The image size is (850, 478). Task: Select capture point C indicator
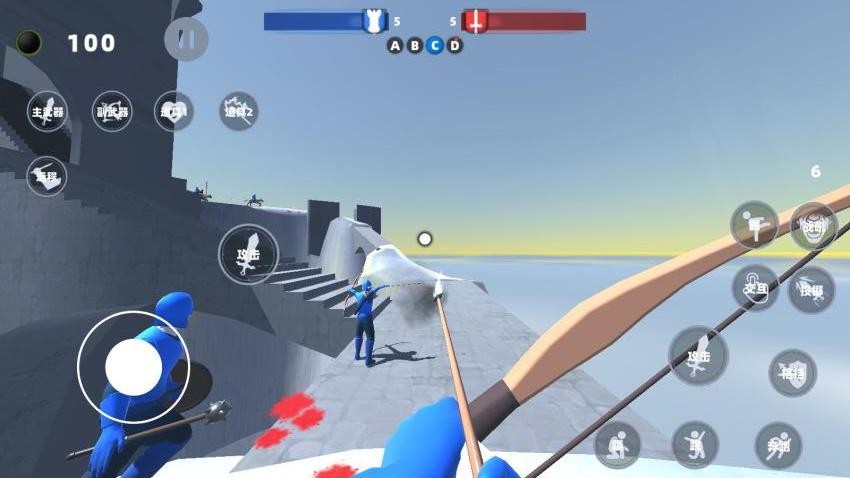[435, 45]
